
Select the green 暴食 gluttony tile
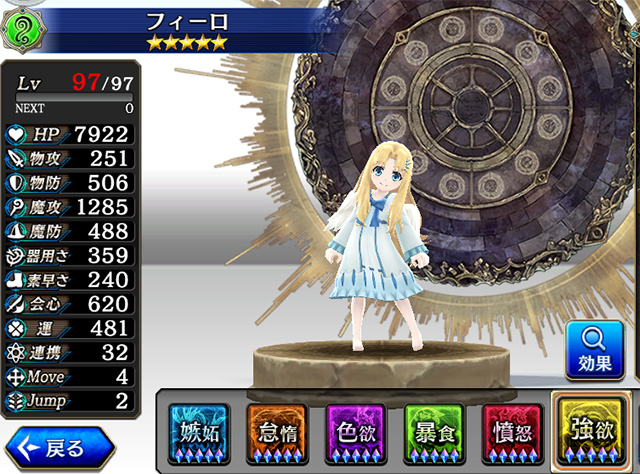click(432, 432)
